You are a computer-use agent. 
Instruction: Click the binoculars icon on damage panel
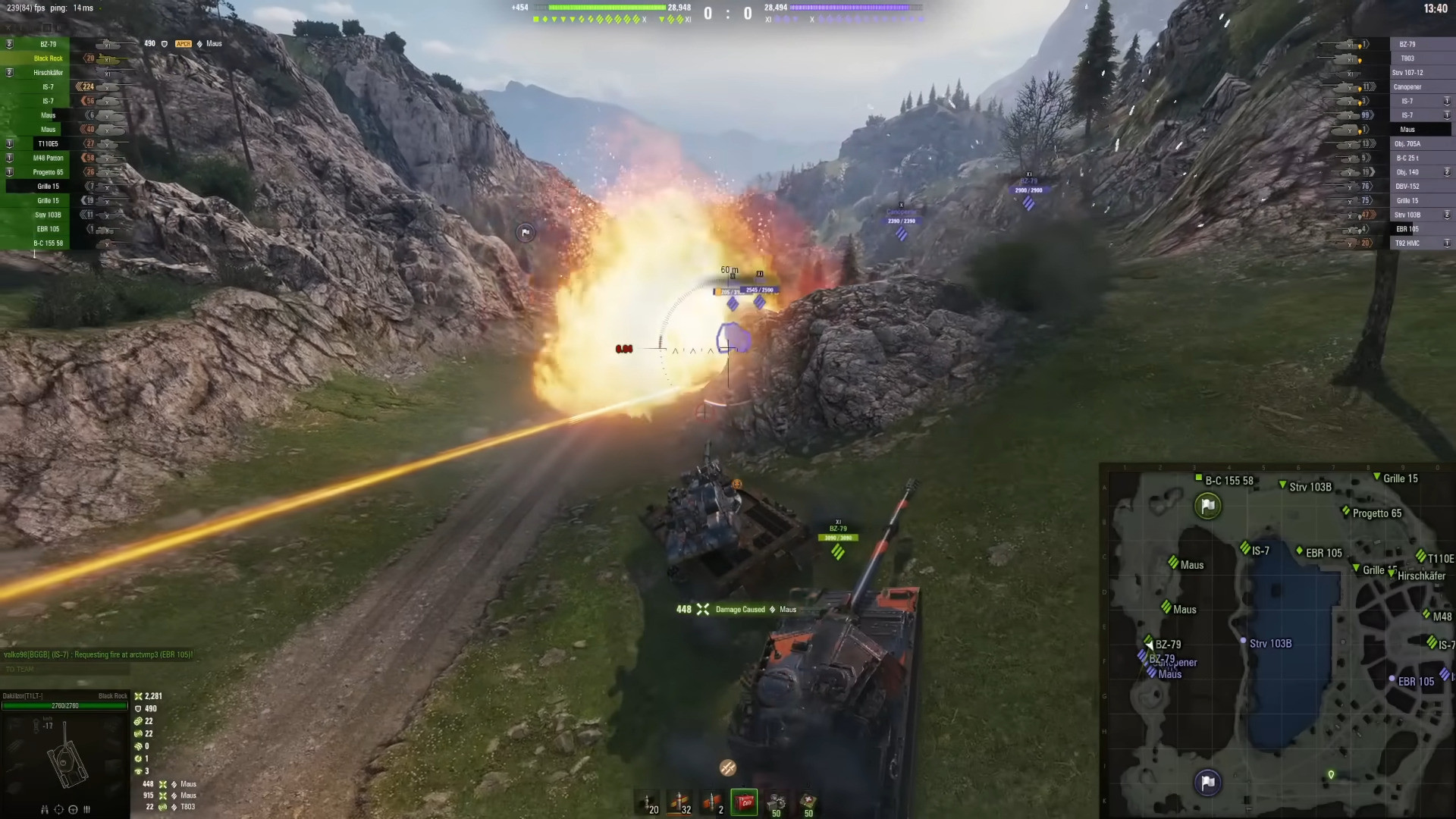tap(45, 810)
